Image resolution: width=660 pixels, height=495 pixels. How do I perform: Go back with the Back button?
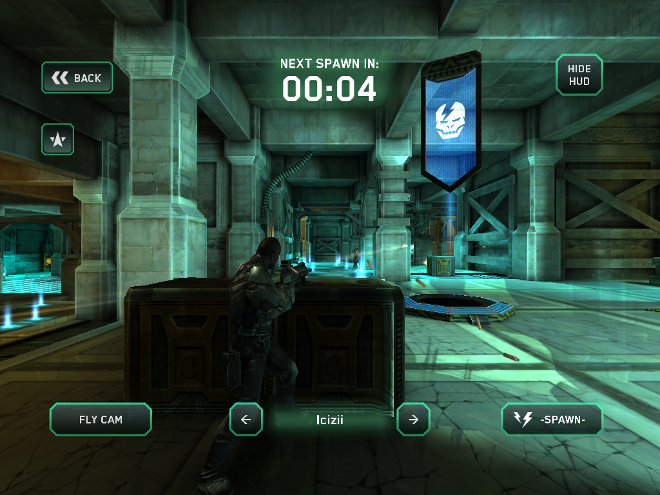[x=77, y=78]
